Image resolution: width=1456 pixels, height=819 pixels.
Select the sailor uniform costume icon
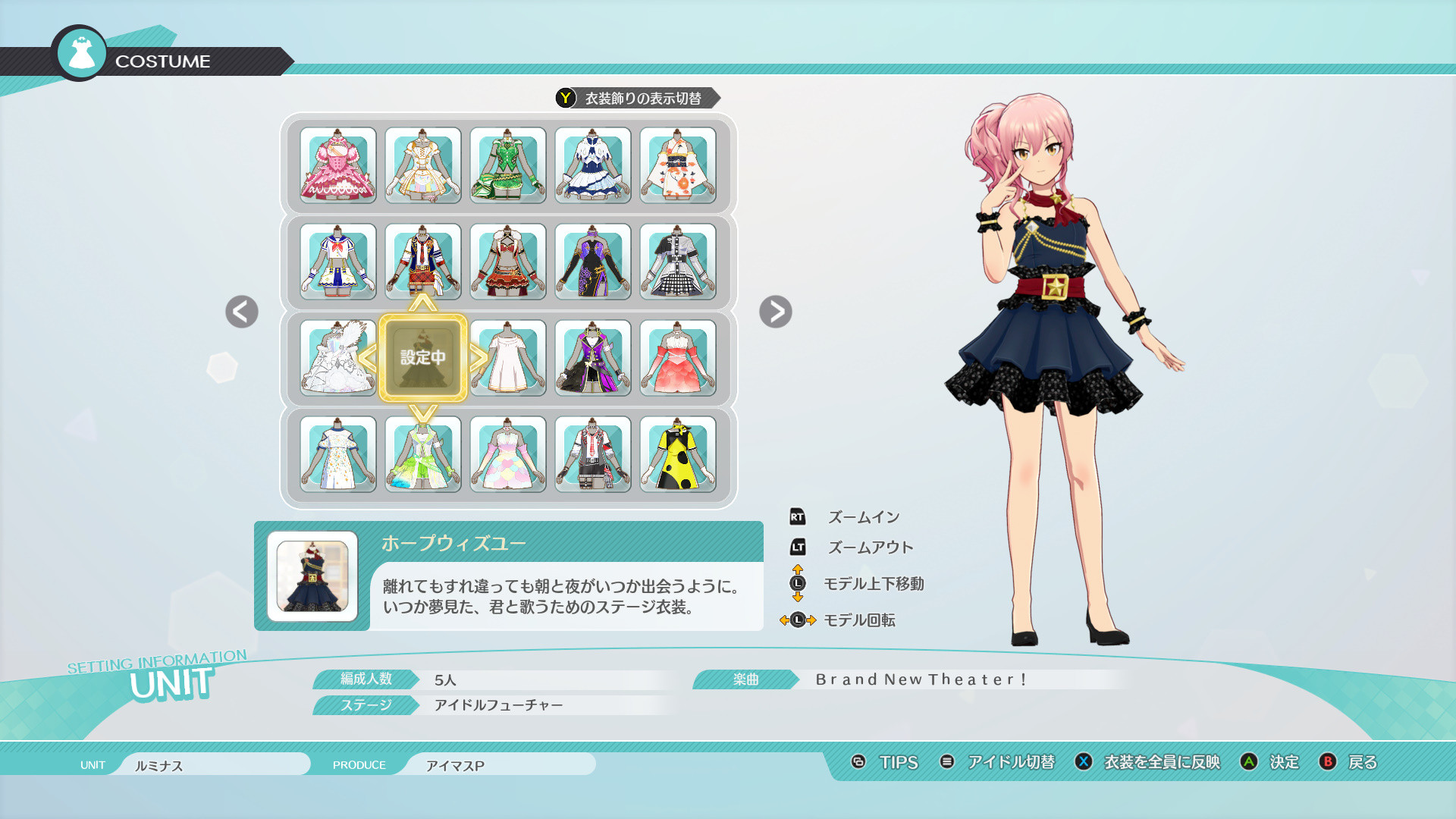[x=337, y=262]
